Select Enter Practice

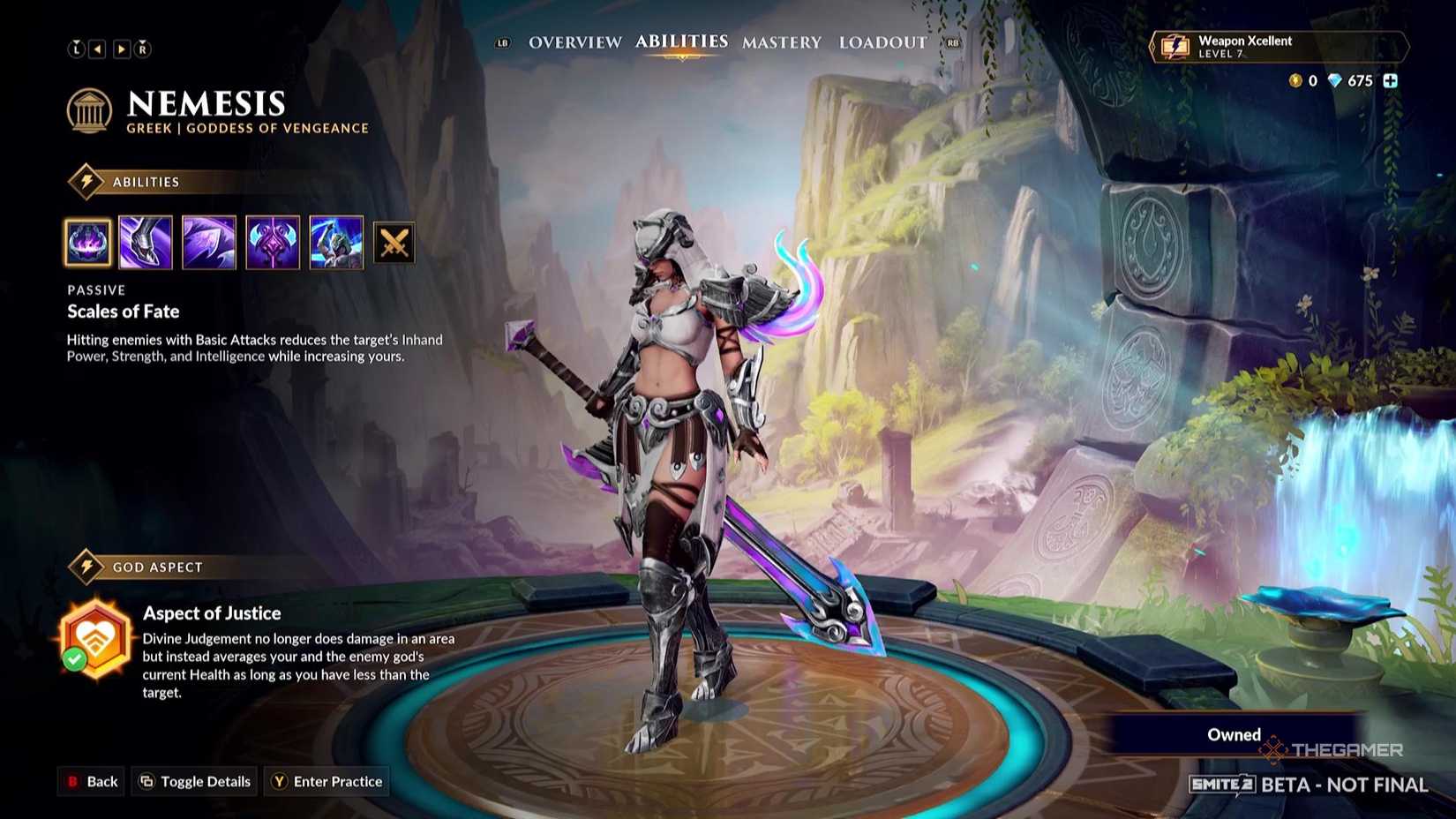pos(326,781)
